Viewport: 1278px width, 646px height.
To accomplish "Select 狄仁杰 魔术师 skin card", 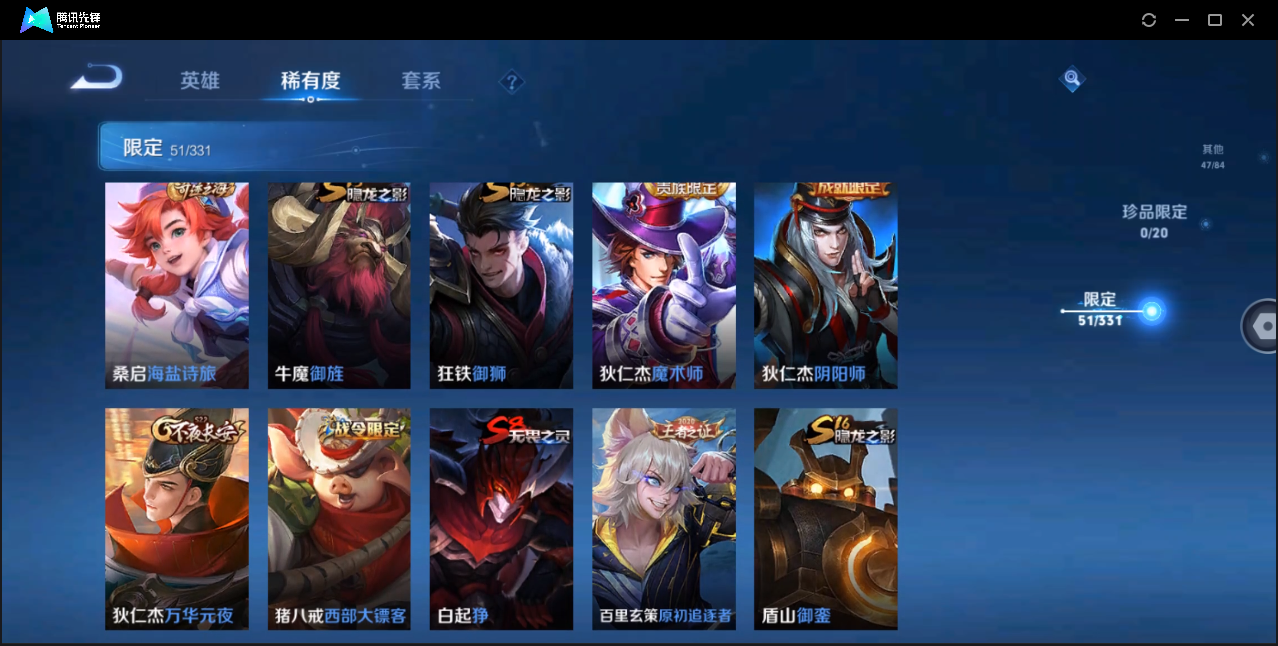I will 663,285.
